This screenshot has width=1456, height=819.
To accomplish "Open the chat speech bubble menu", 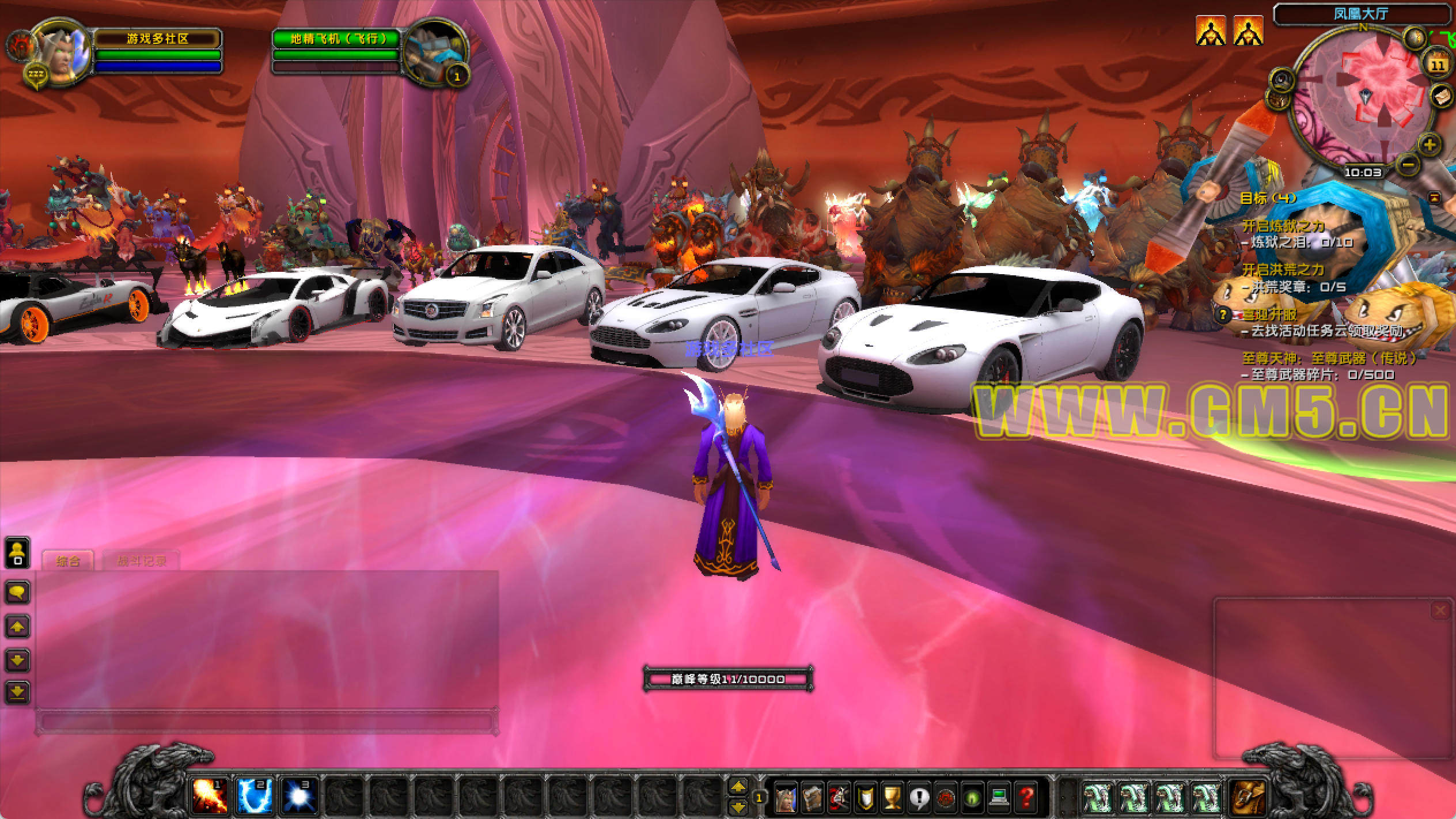I will [x=17, y=592].
